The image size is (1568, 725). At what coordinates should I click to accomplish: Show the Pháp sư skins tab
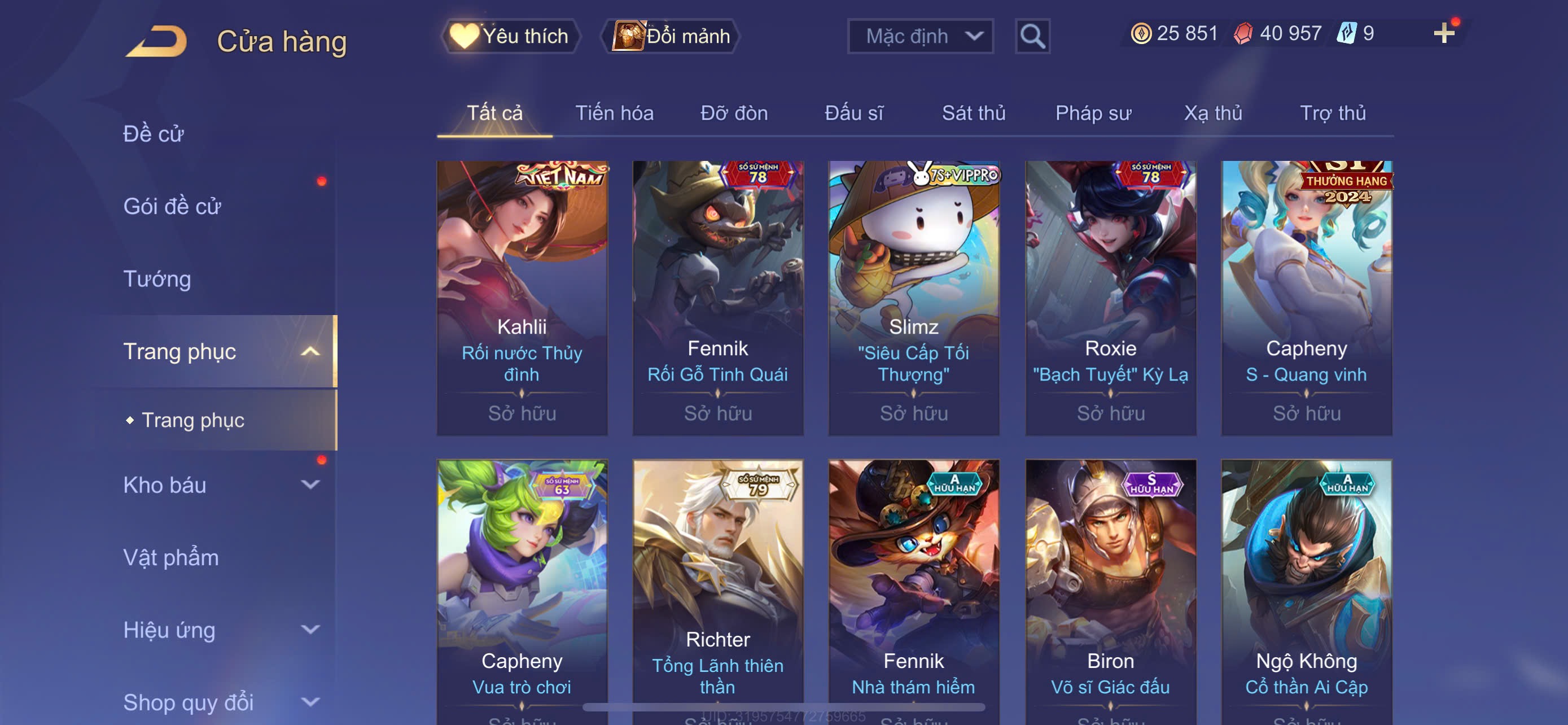[1093, 113]
